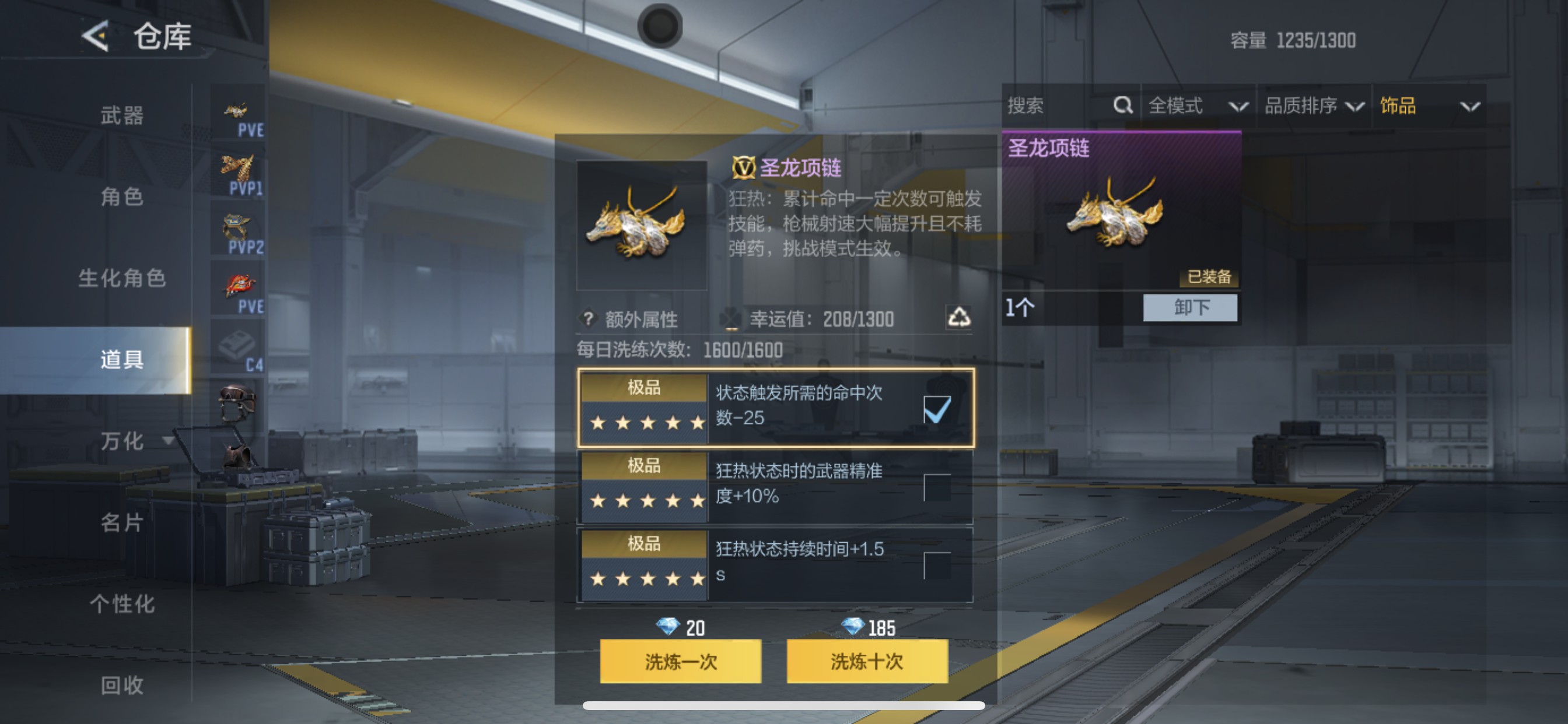Screen dimensions: 1568x724
Task: Check the 狂热状态持续时间+1.5s attribute lock
Action: pyautogui.click(x=938, y=565)
